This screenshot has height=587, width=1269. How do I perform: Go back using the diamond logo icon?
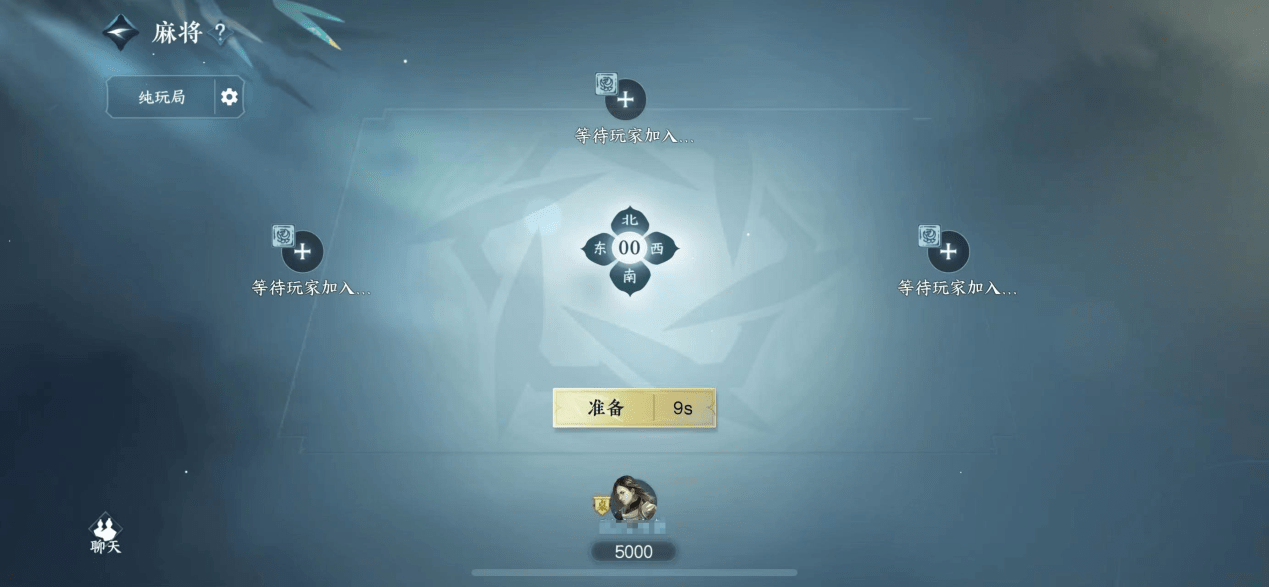[121, 33]
